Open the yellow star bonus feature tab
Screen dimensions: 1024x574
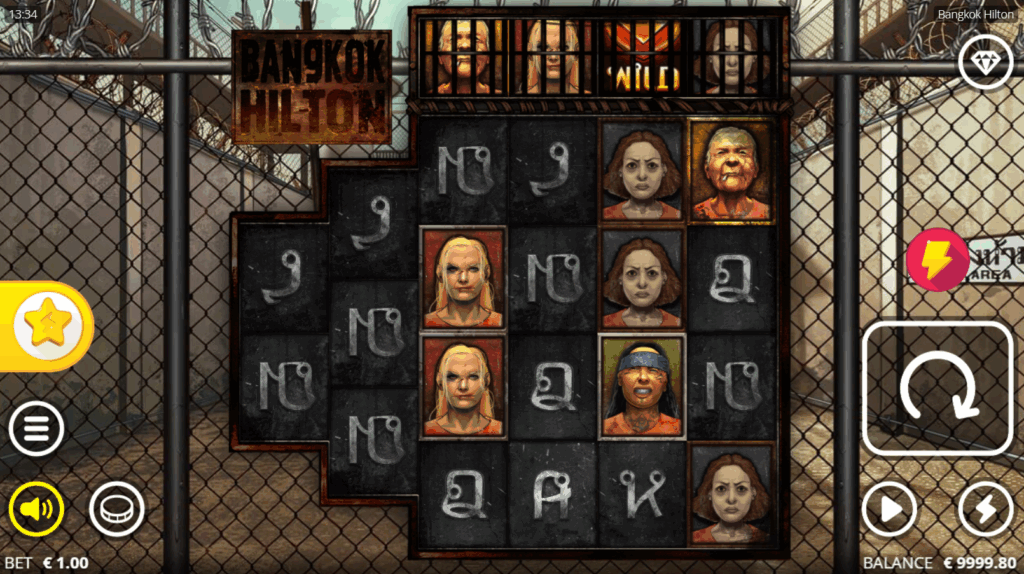point(45,326)
